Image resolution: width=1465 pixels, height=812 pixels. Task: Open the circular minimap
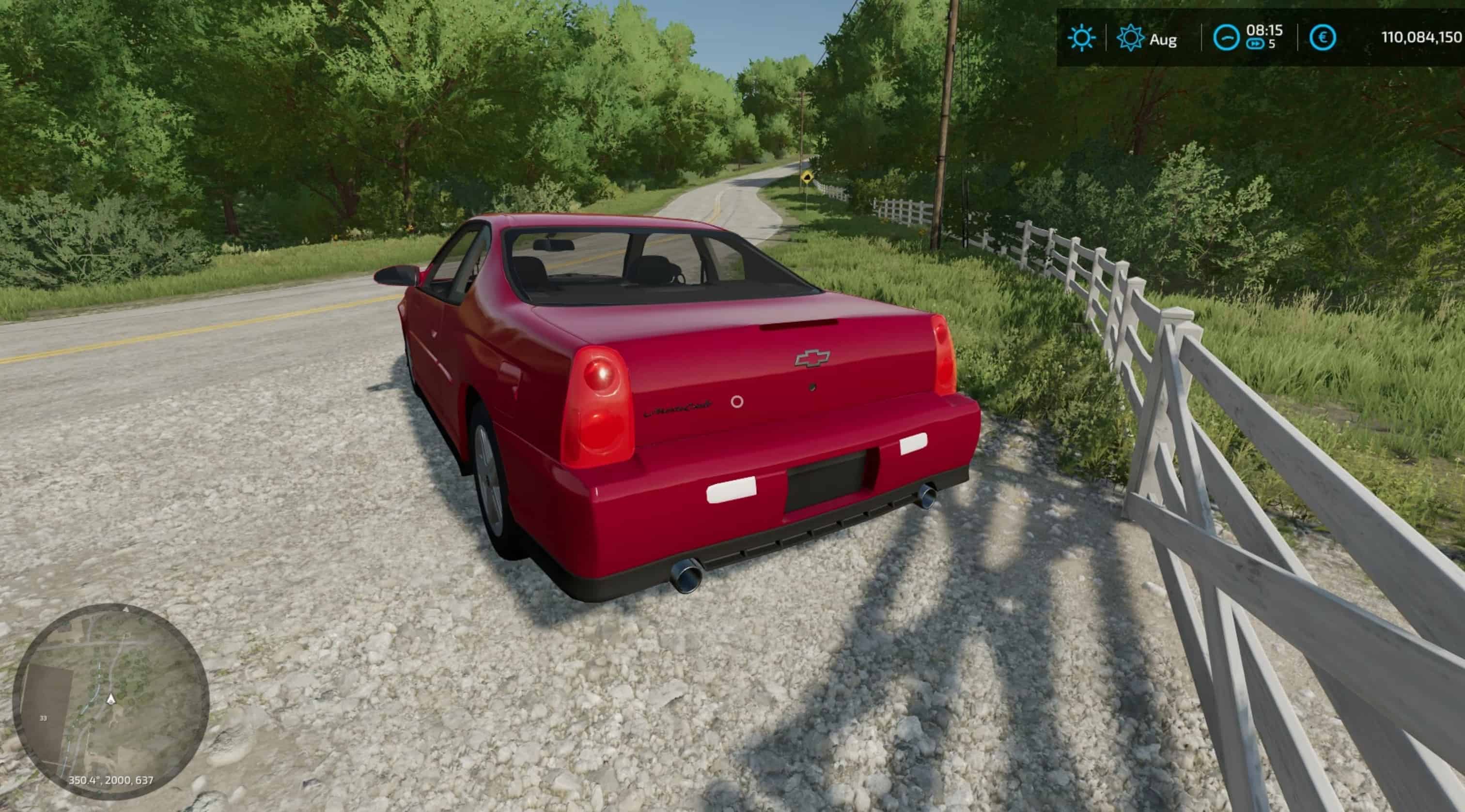coord(111,701)
